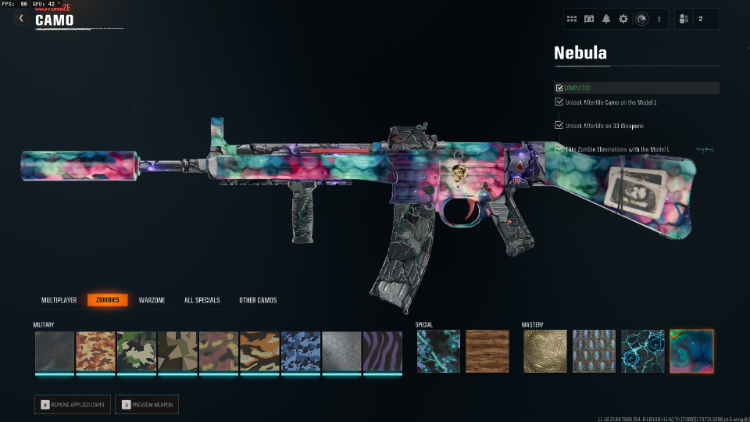Open the social party icon

click(x=685, y=18)
